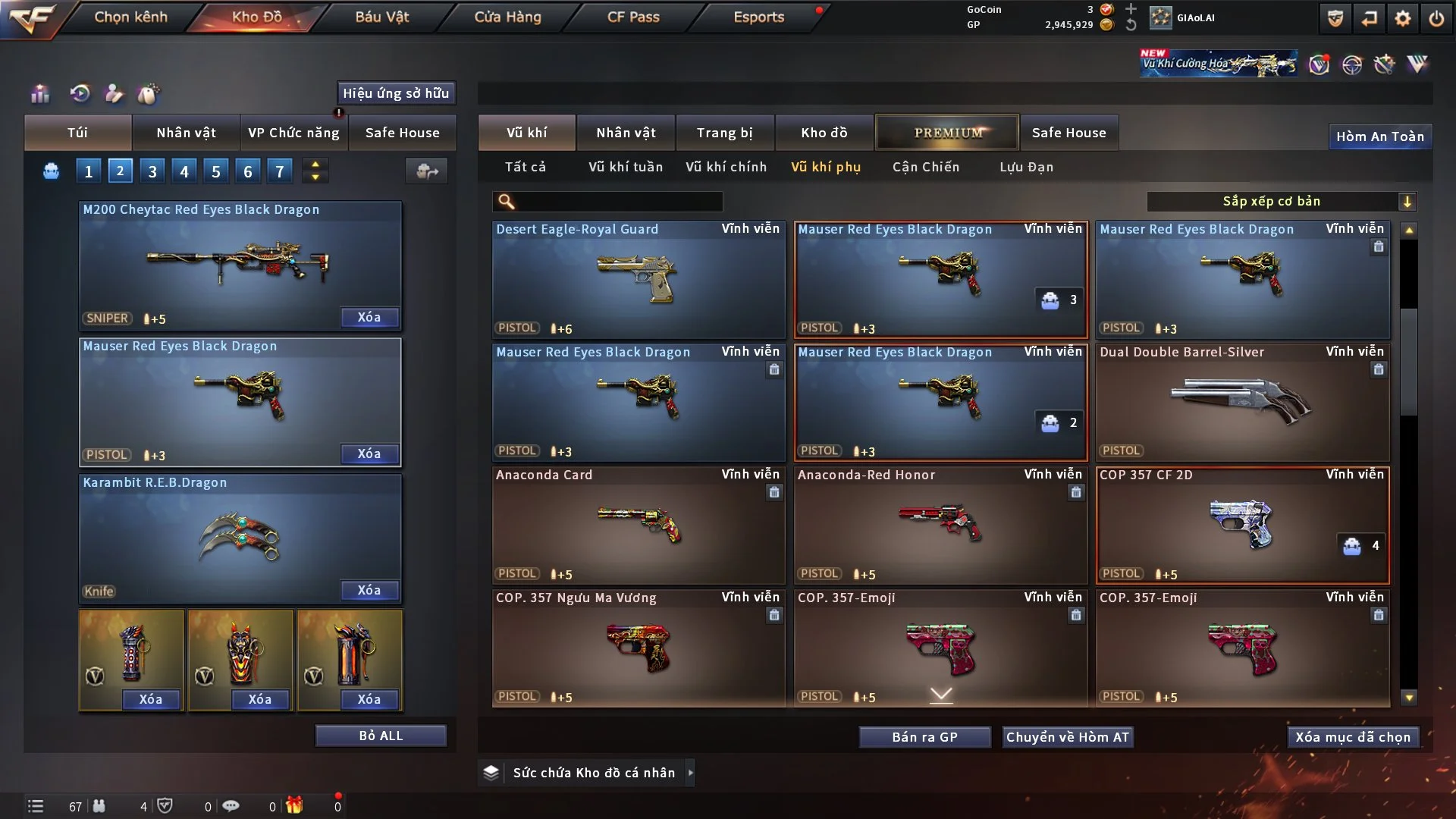The image size is (1456, 819).
Task: Select the PREMIUM storage tab
Action: (947, 133)
